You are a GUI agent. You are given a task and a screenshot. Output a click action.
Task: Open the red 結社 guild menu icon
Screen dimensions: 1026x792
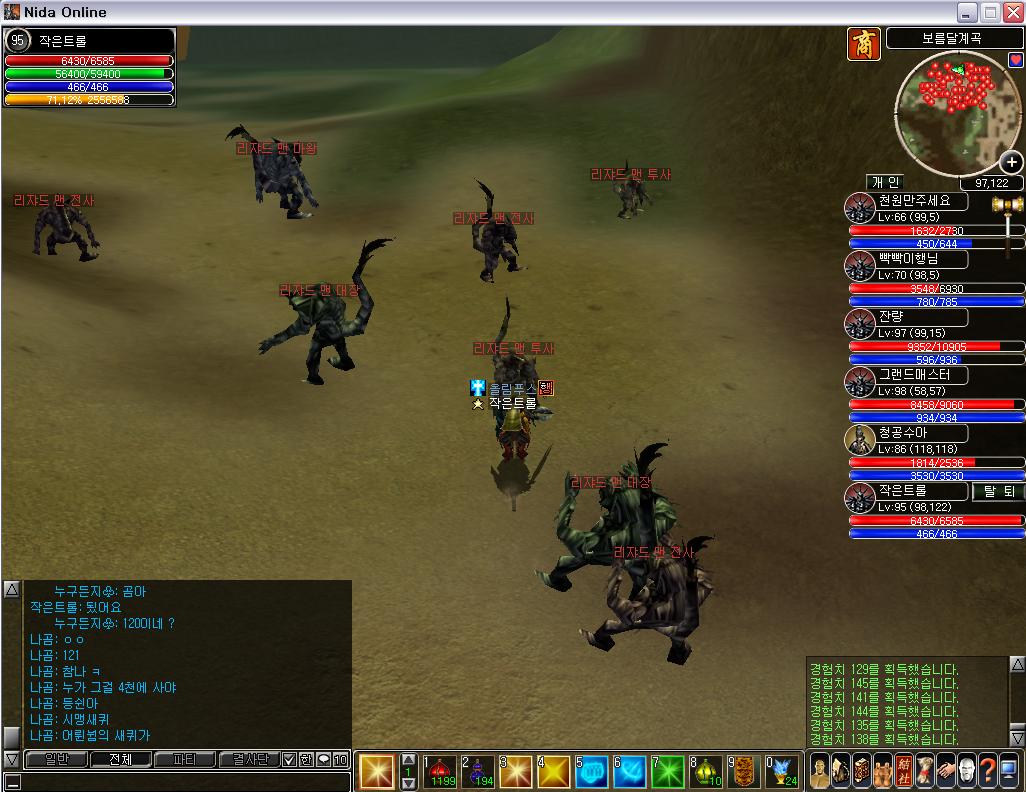point(906,771)
